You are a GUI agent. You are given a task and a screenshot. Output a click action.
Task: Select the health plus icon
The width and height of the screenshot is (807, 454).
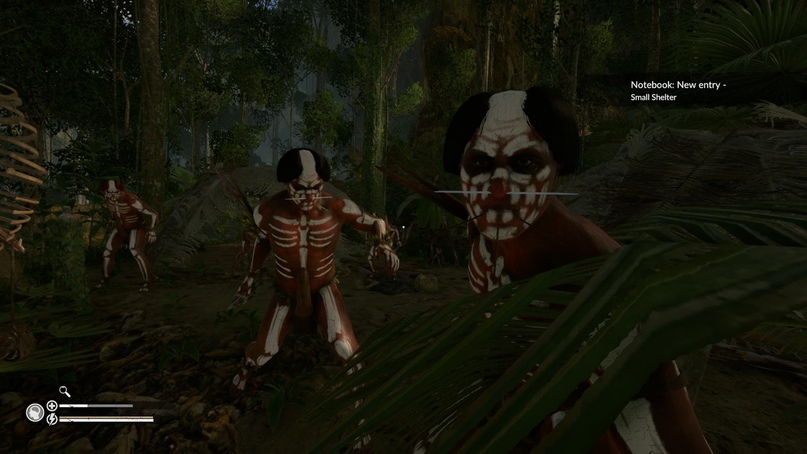[x=52, y=406]
